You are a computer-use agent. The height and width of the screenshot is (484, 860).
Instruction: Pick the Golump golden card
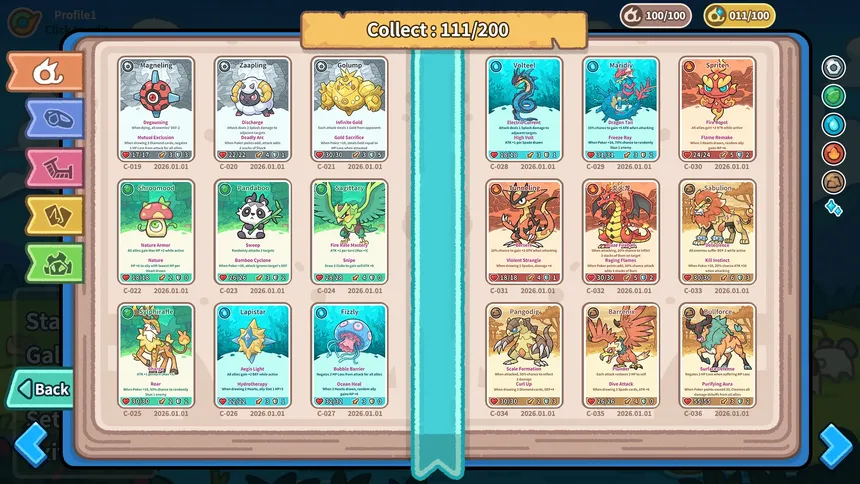tap(349, 110)
